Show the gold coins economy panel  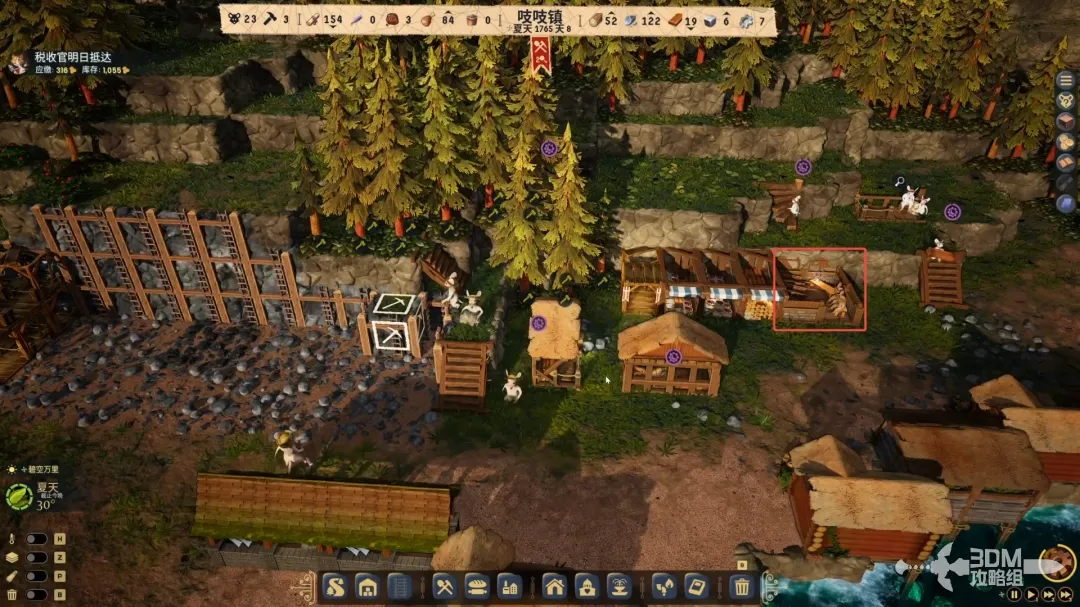[x=1066, y=142]
